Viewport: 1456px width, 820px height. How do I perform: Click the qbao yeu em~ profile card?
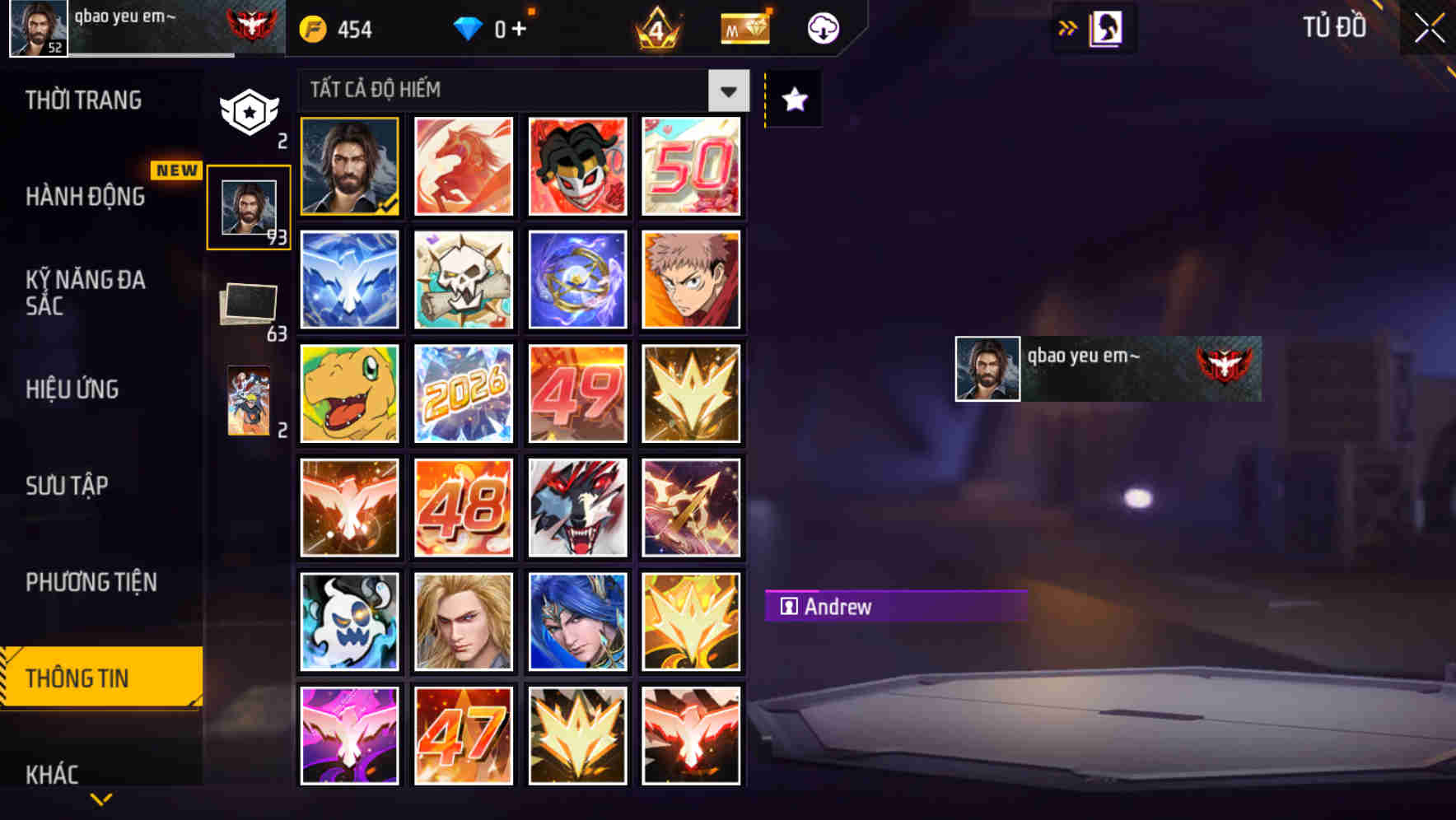coord(1108,368)
